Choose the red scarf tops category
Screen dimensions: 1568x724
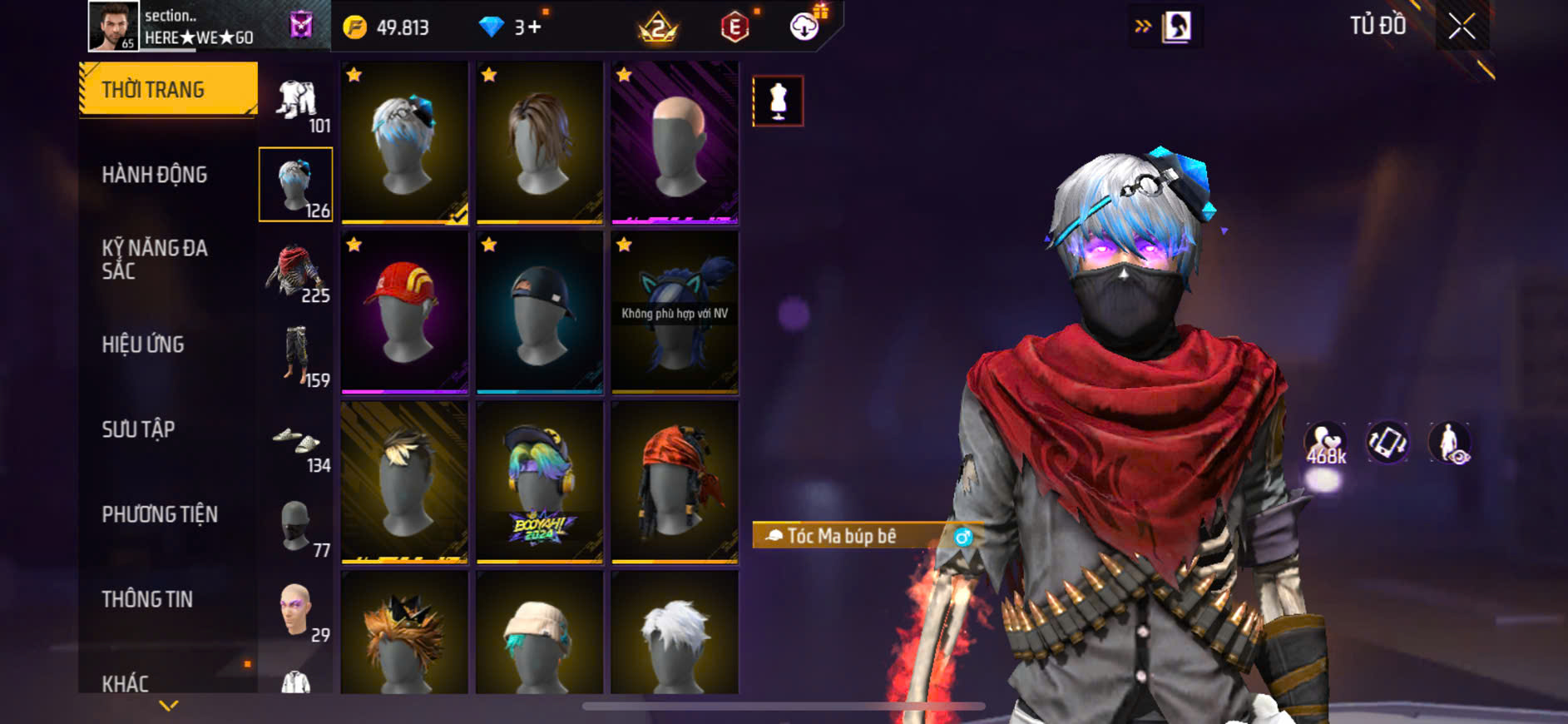click(x=296, y=271)
